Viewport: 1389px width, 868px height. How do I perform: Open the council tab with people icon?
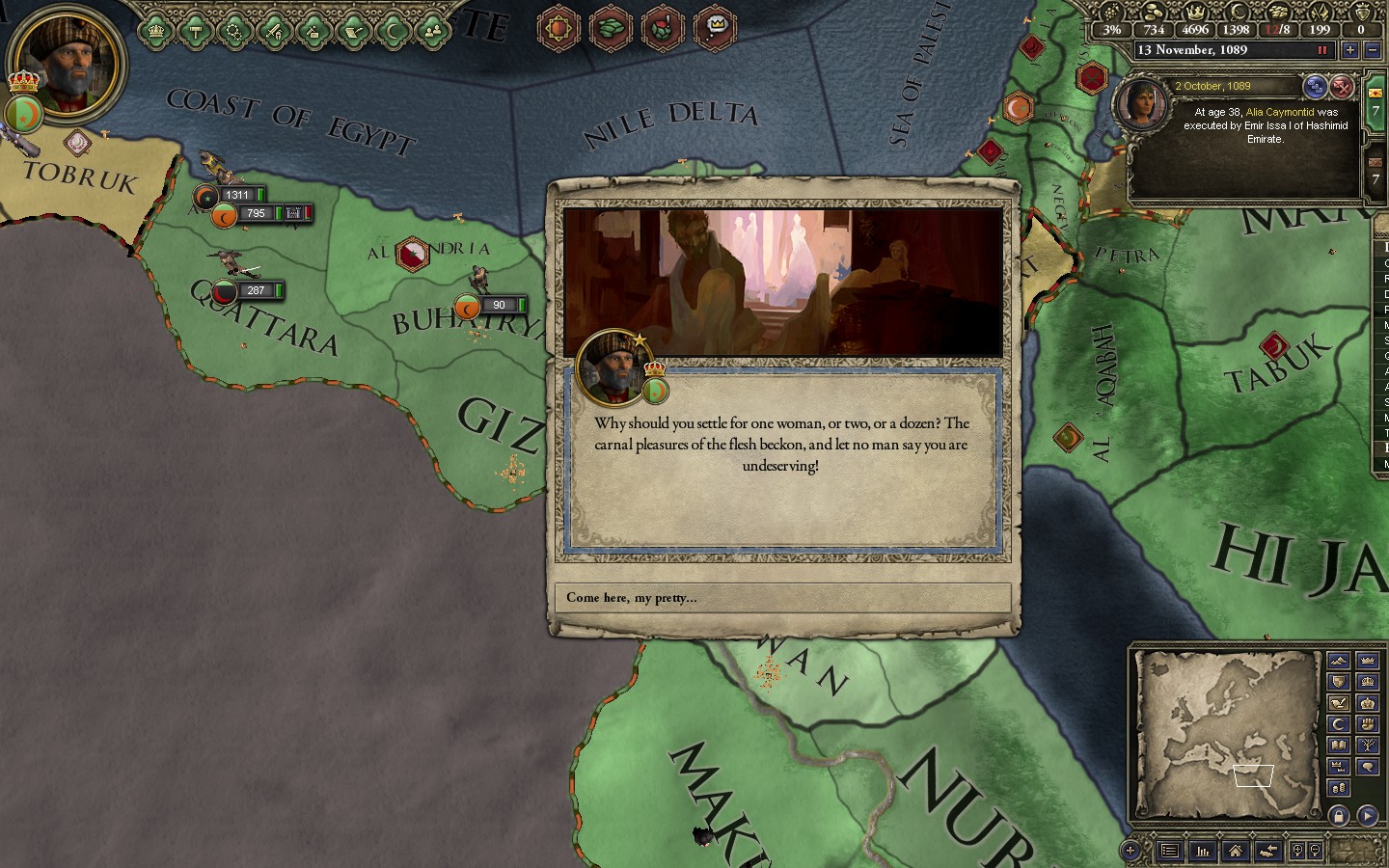click(x=432, y=31)
